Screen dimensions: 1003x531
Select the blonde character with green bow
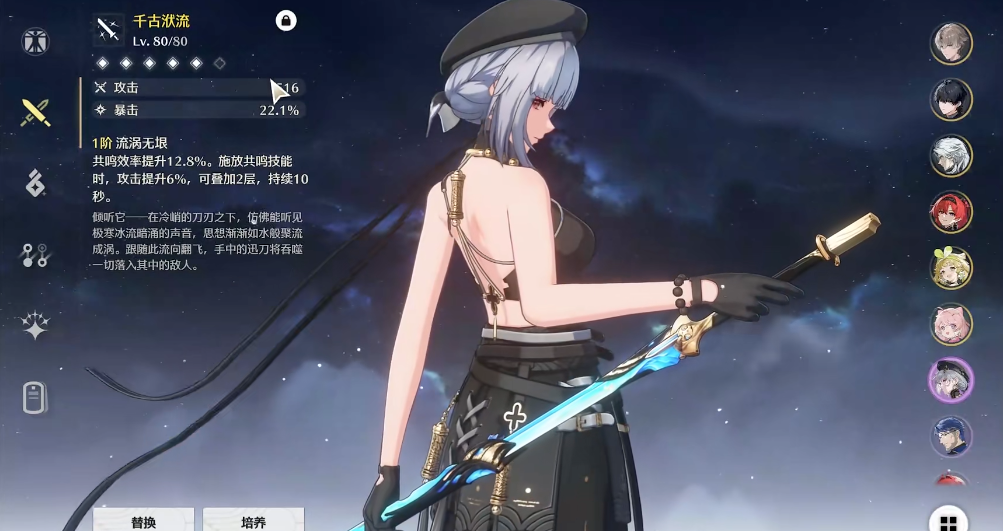coord(951,268)
